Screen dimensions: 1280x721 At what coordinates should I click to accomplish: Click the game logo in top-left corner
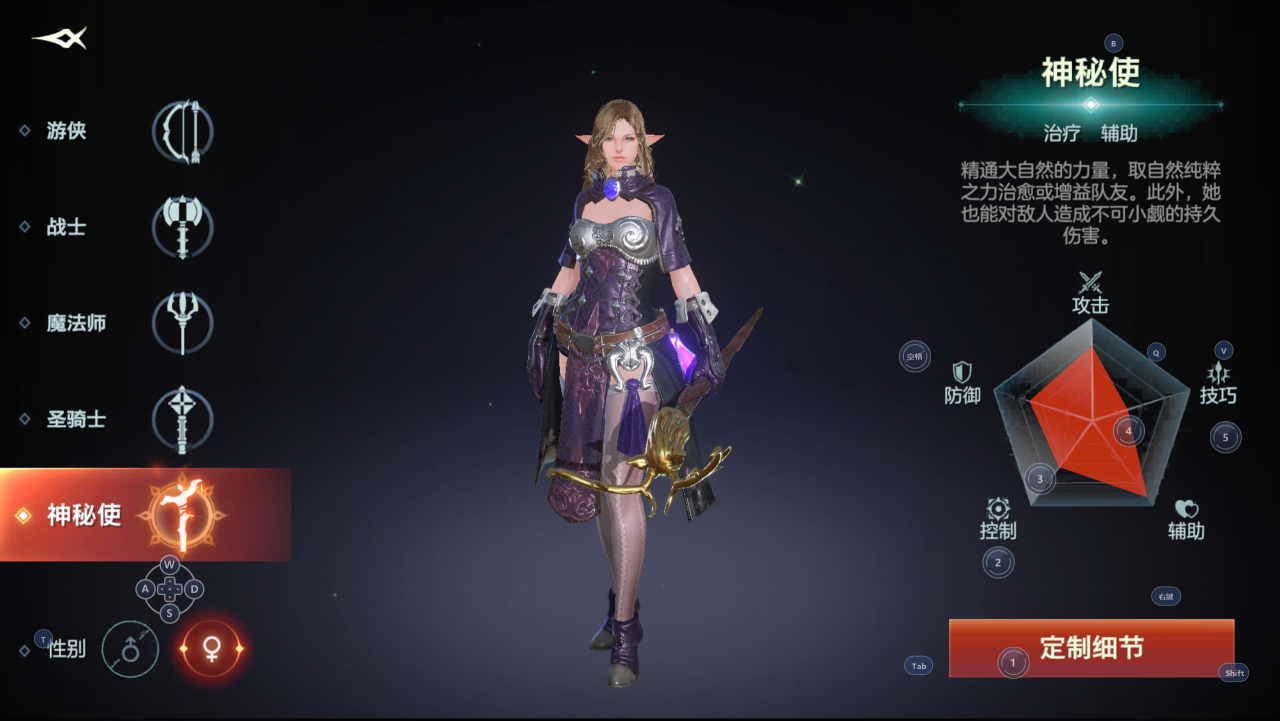[57, 39]
